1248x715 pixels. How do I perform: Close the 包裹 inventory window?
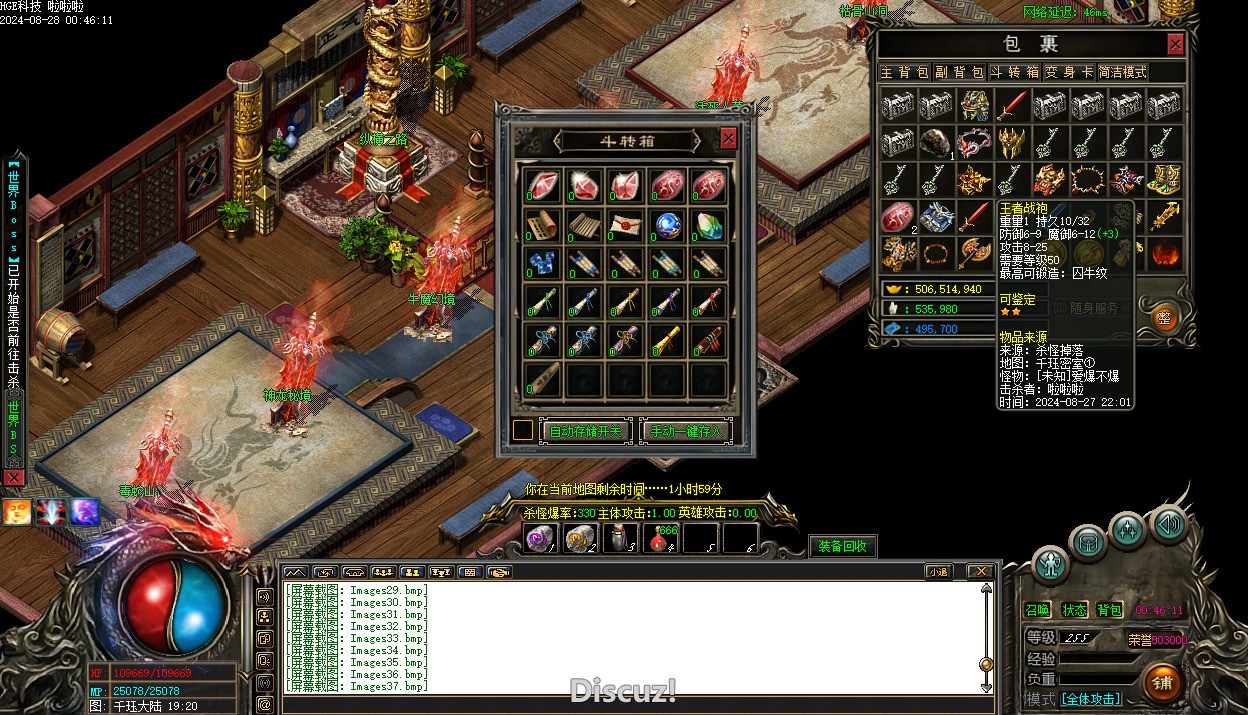1175,44
